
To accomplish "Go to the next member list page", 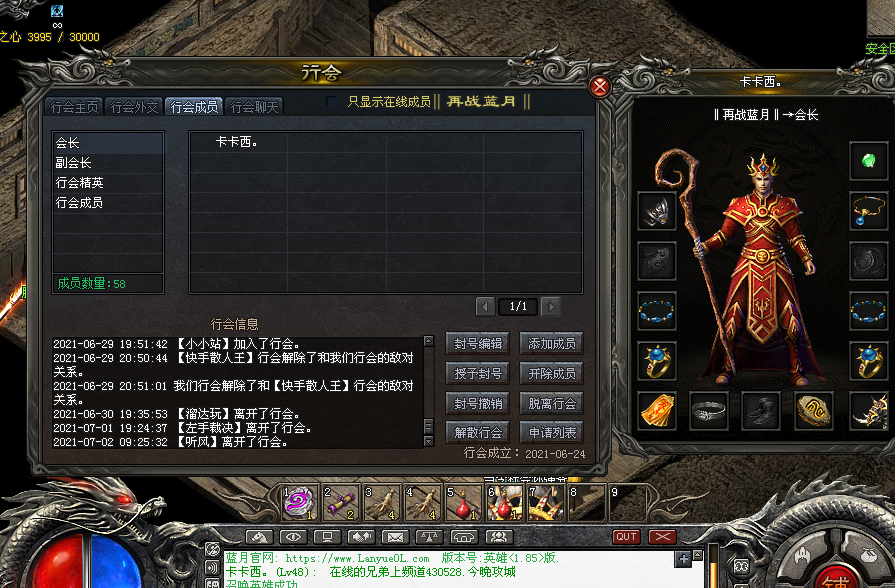I will tap(551, 306).
